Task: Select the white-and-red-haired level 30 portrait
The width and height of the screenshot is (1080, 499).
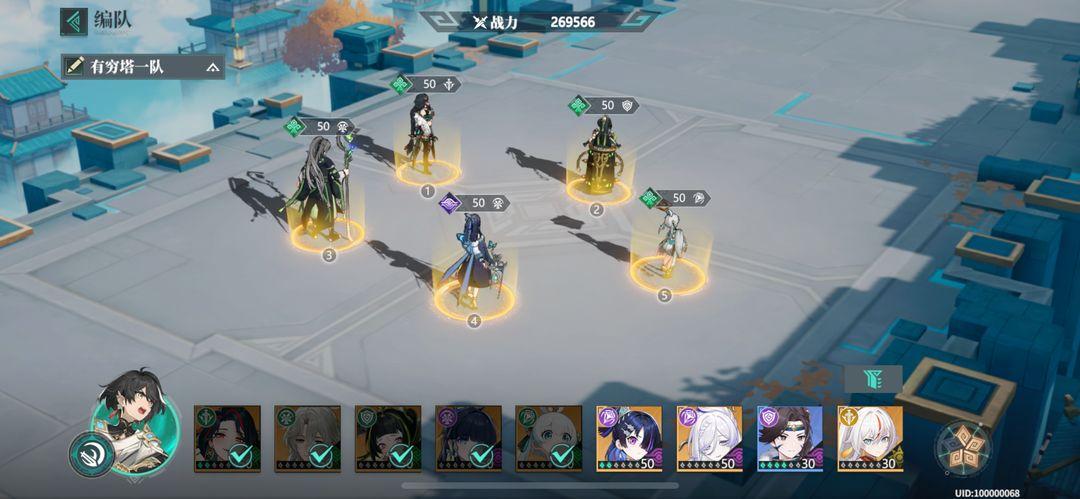Action: pos(870,438)
